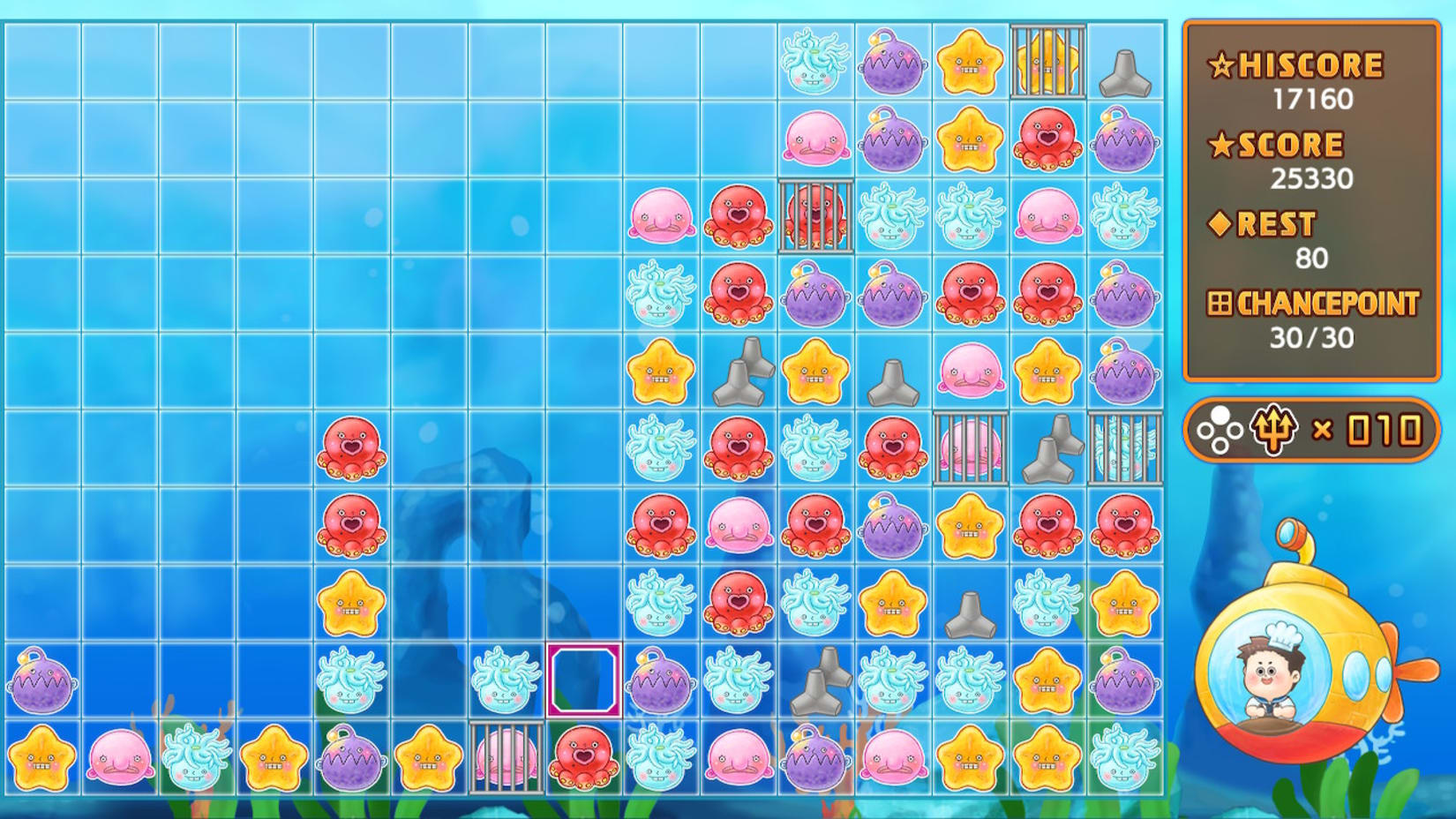Click the SCORE value showing 25330
The height and width of the screenshot is (819, 1456).
(x=1310, y=178)
